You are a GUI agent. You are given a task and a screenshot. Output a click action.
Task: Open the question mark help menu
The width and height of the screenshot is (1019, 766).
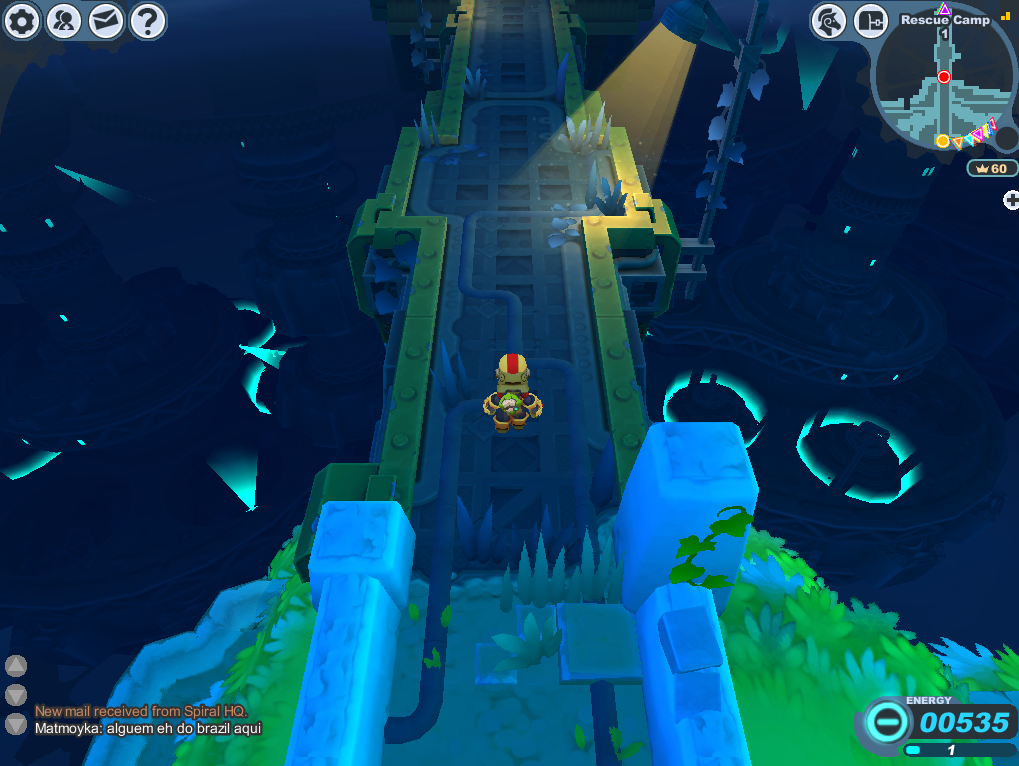pos(147,21)
